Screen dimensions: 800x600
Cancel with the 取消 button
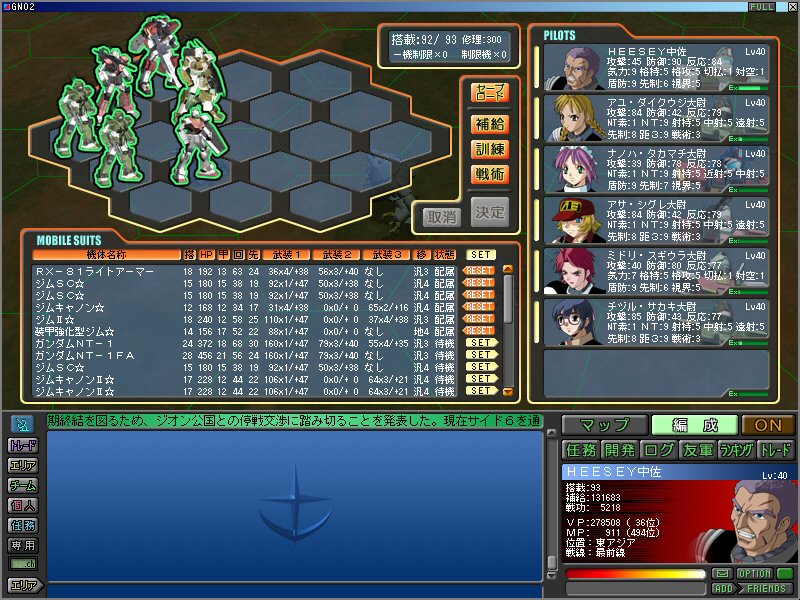point(441,215)
